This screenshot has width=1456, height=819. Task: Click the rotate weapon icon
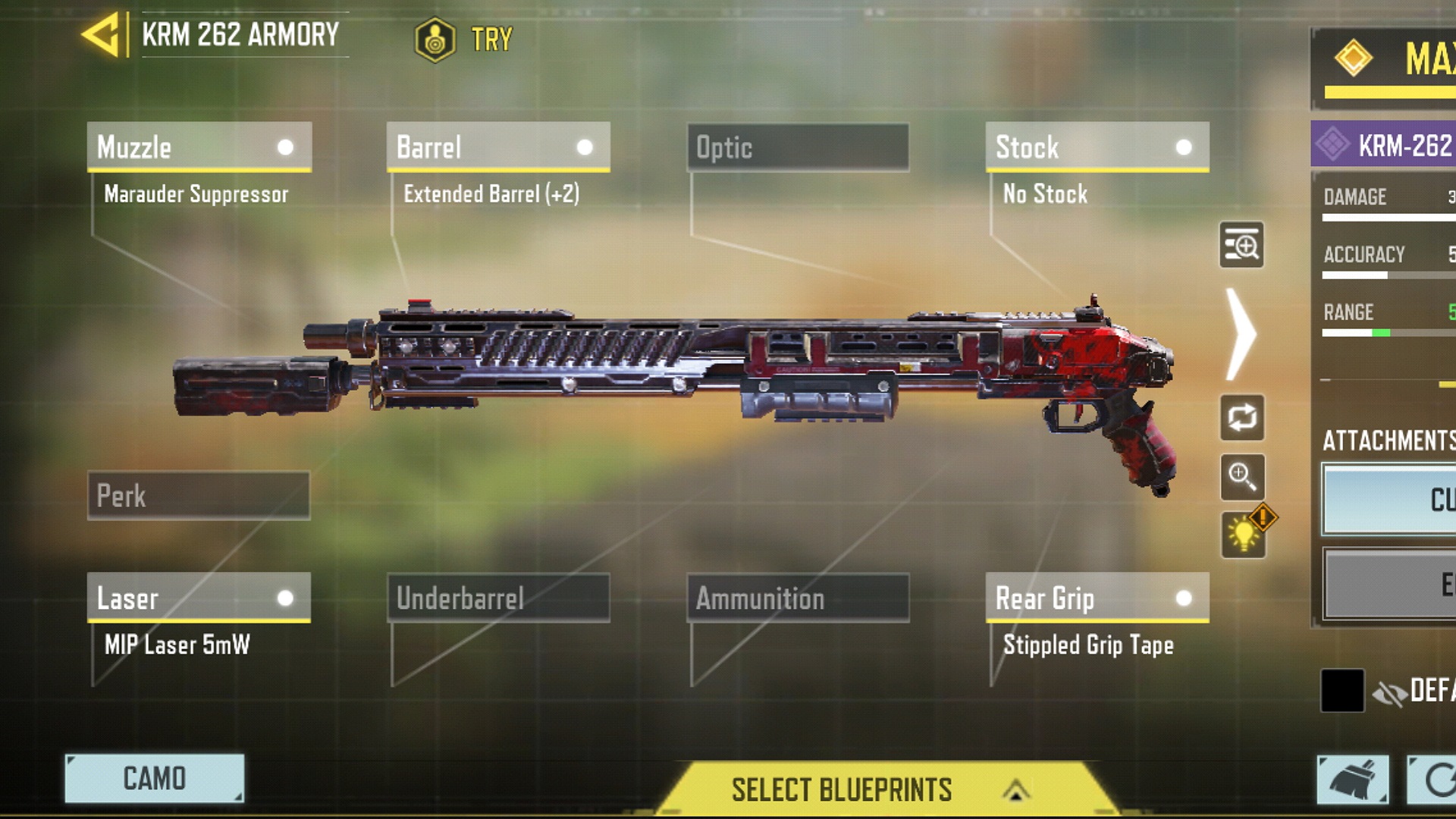(x=1241, y=417)
